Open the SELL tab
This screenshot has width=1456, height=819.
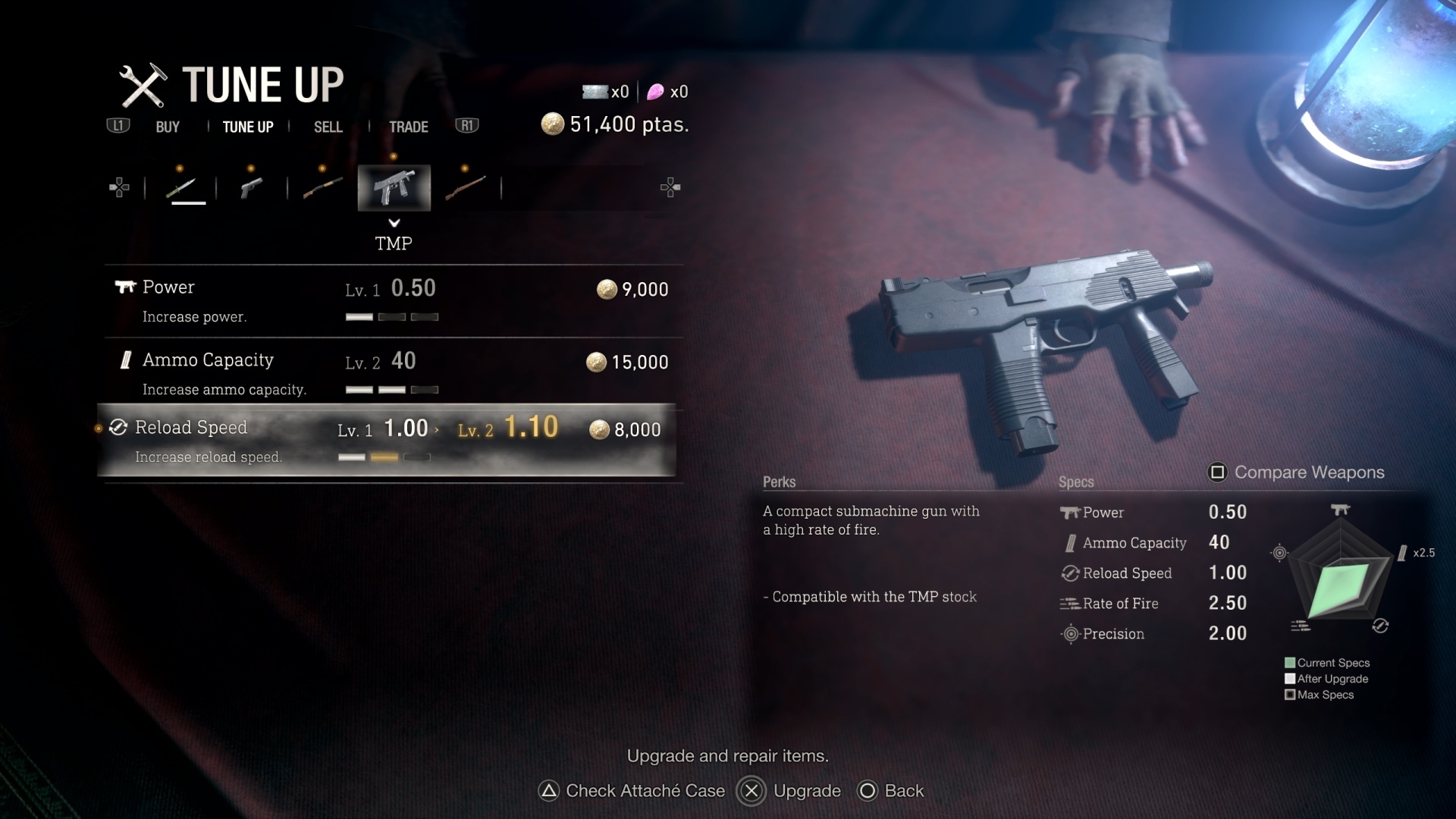[328, 127]
